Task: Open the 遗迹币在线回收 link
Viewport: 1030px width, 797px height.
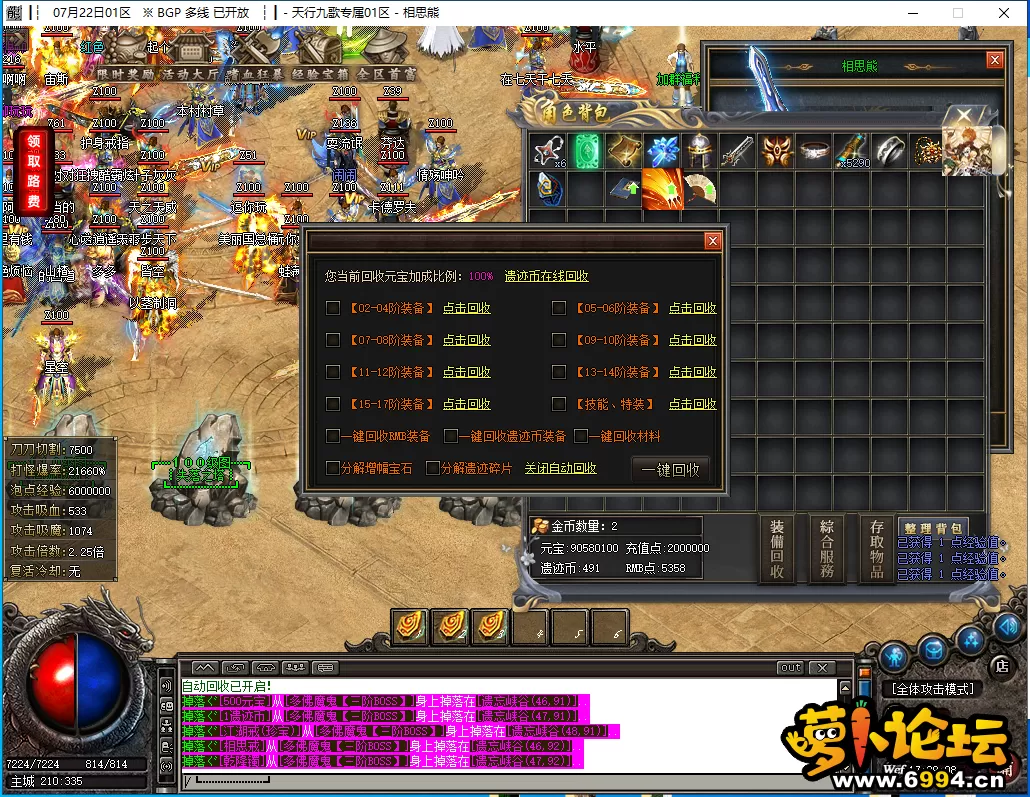Action: click(x=546, y=276)
